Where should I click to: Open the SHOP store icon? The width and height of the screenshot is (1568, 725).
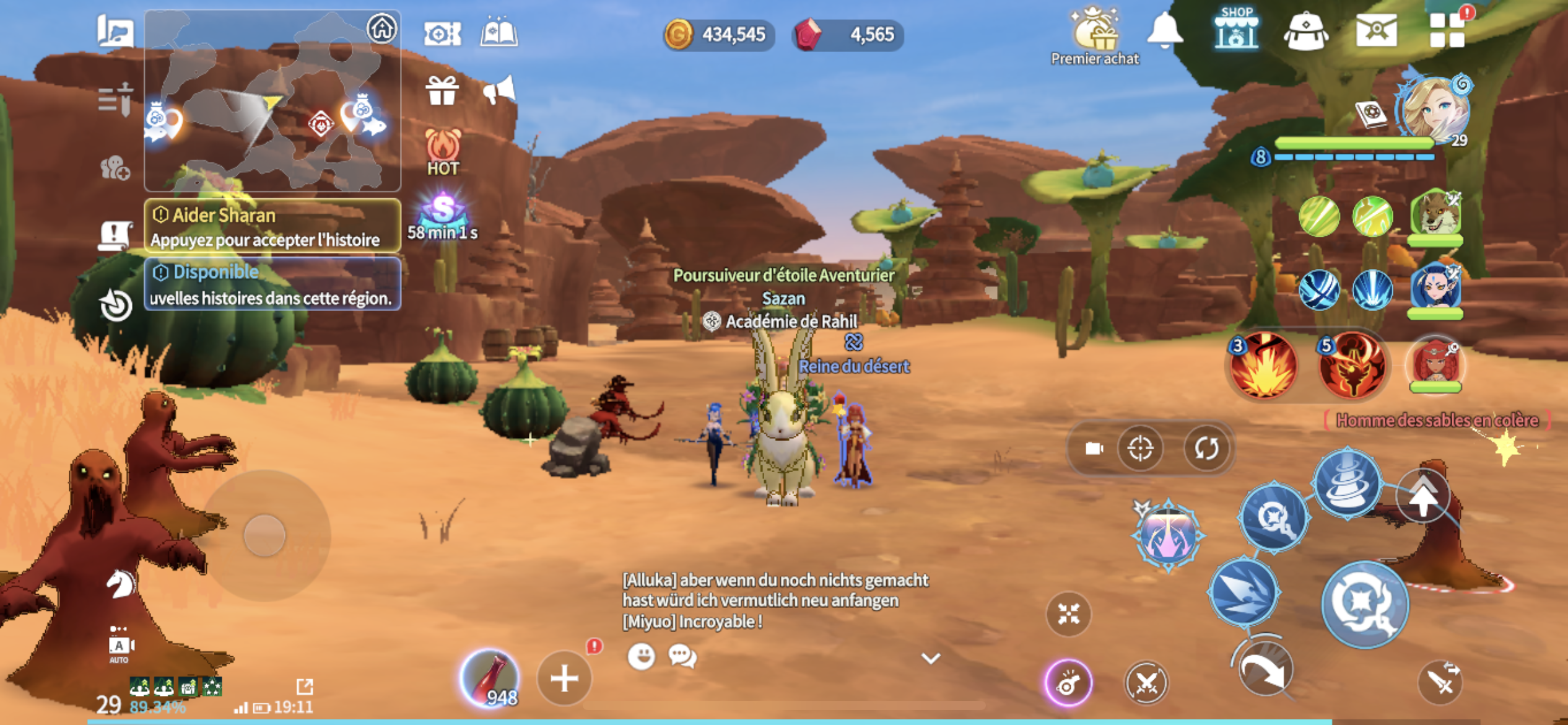point(1235,30)
